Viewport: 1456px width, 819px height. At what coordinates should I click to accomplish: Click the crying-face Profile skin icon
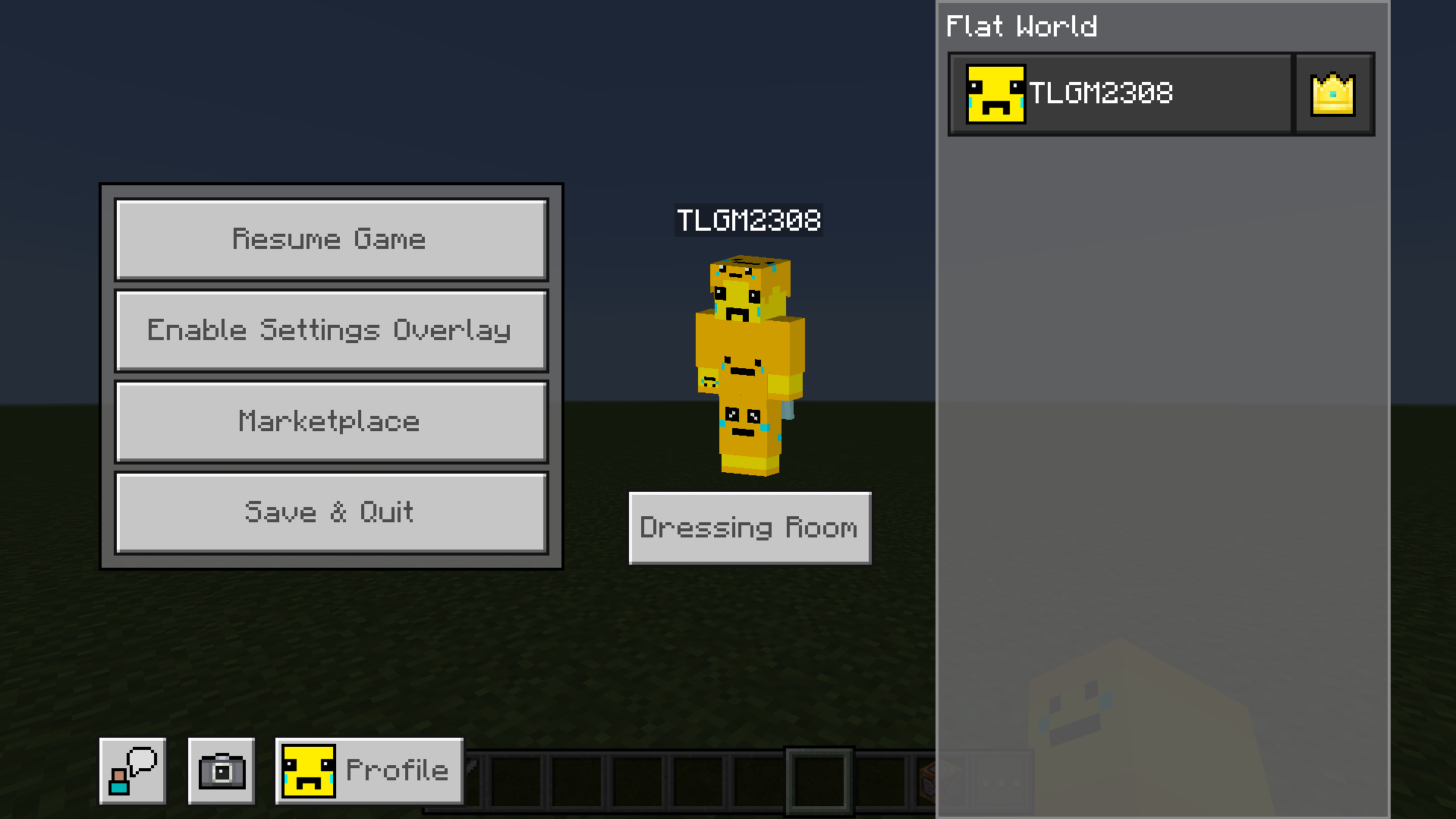[308, 770]
